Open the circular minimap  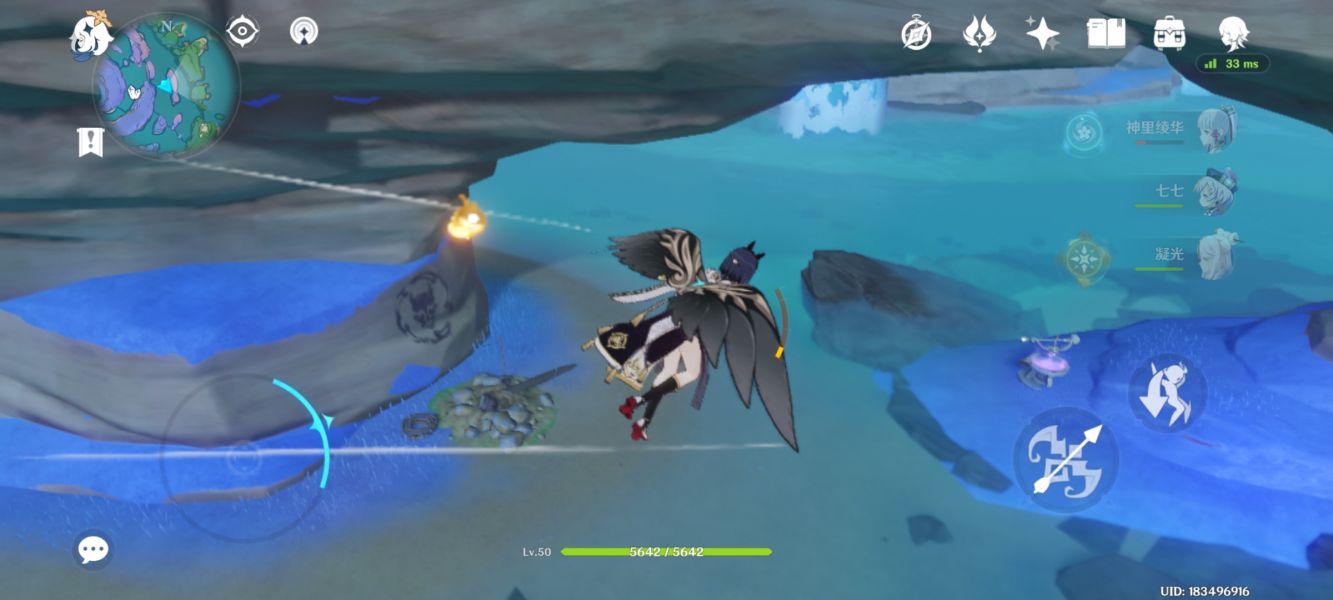pyautogui.click(x=166, y=86)
